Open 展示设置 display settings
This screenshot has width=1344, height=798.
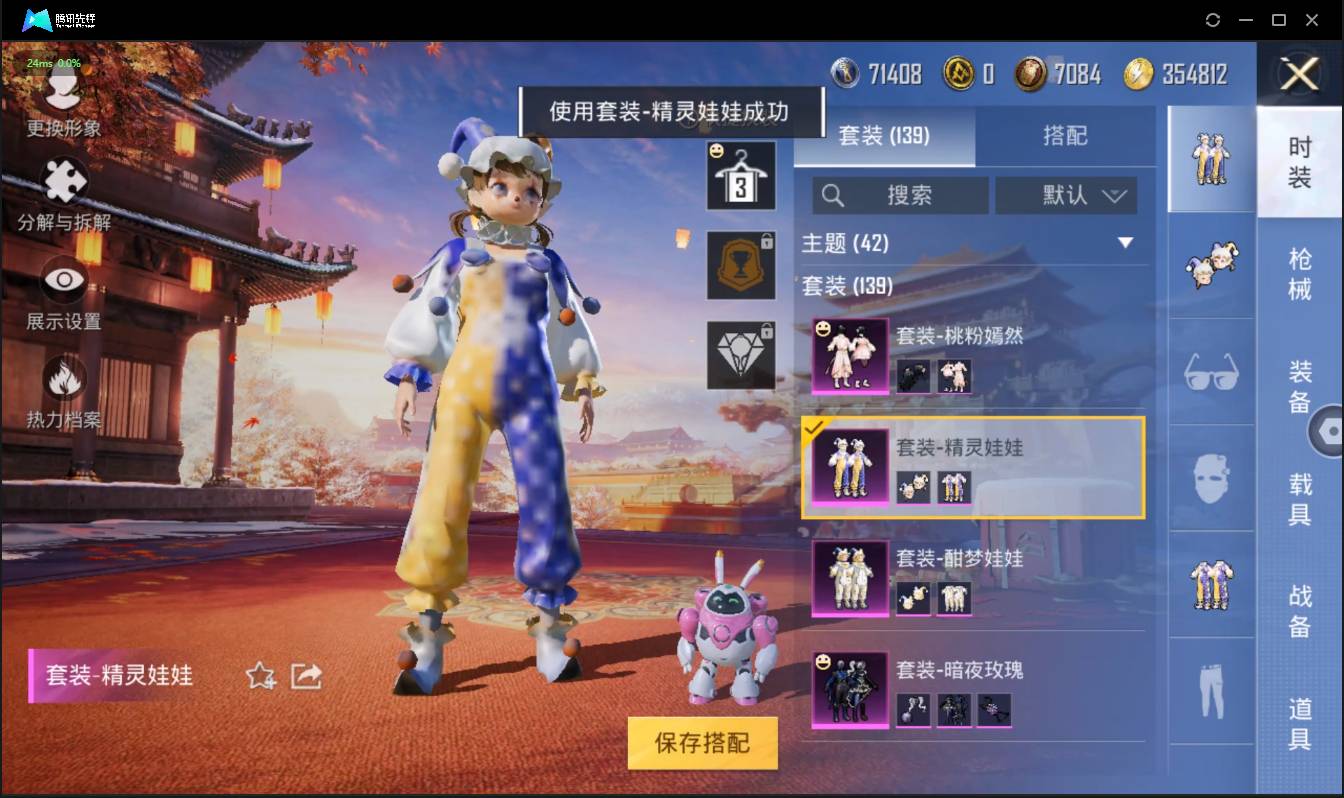[62, 288]
